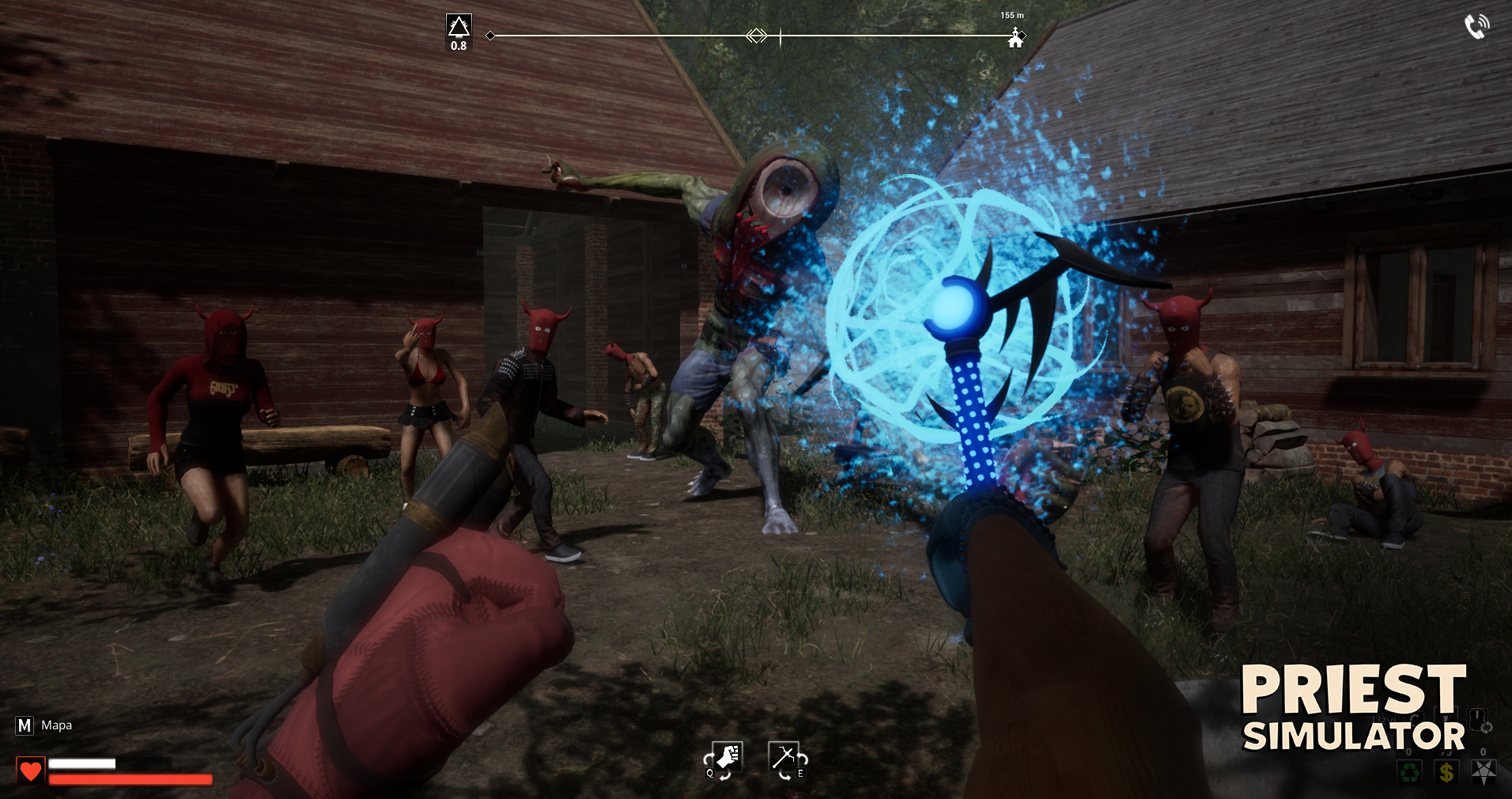
Task: Click the yellow dollar sign icon
Action: [x=1446, y=771]
